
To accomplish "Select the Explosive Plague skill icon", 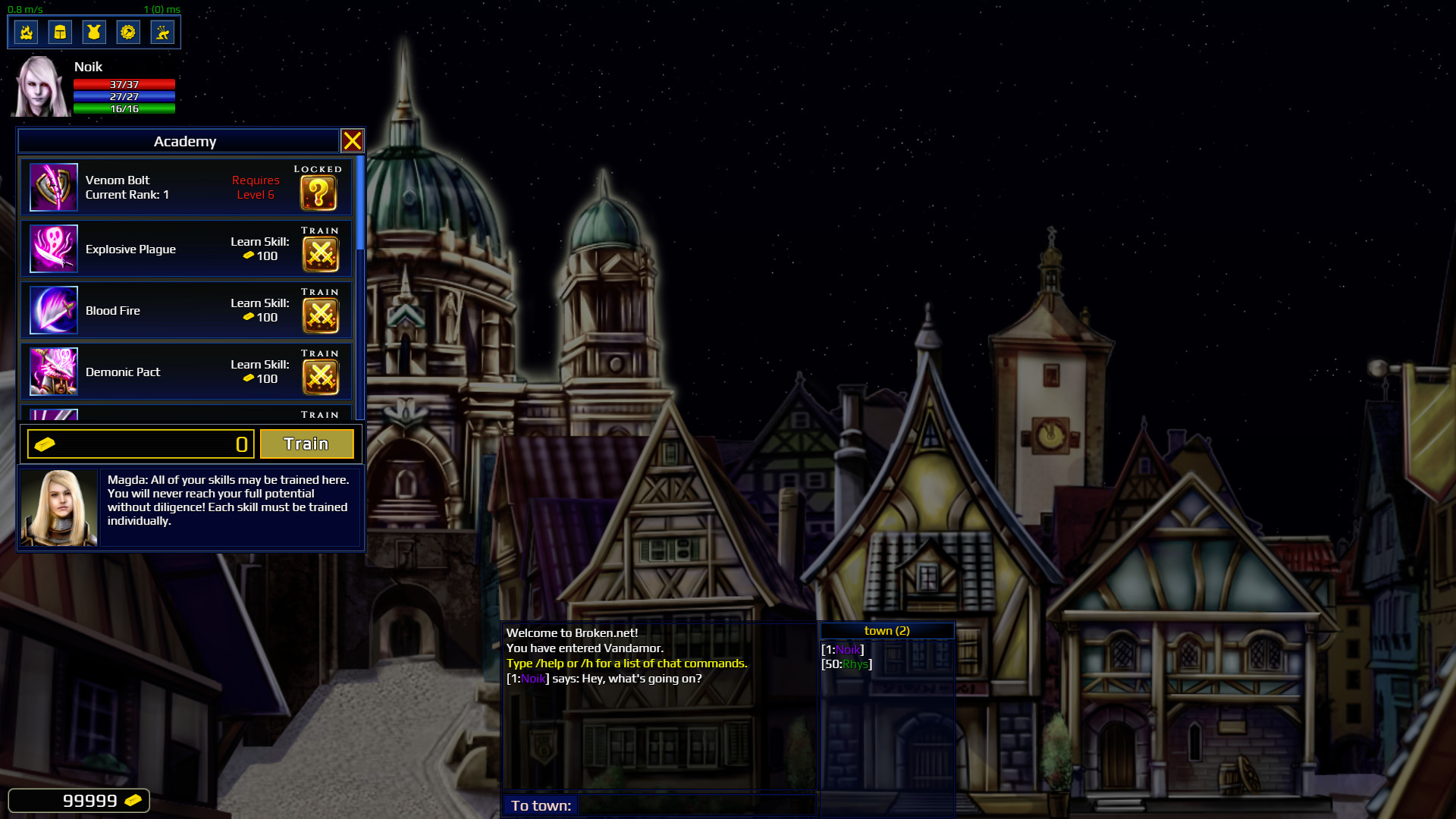I will pos(54,248).
